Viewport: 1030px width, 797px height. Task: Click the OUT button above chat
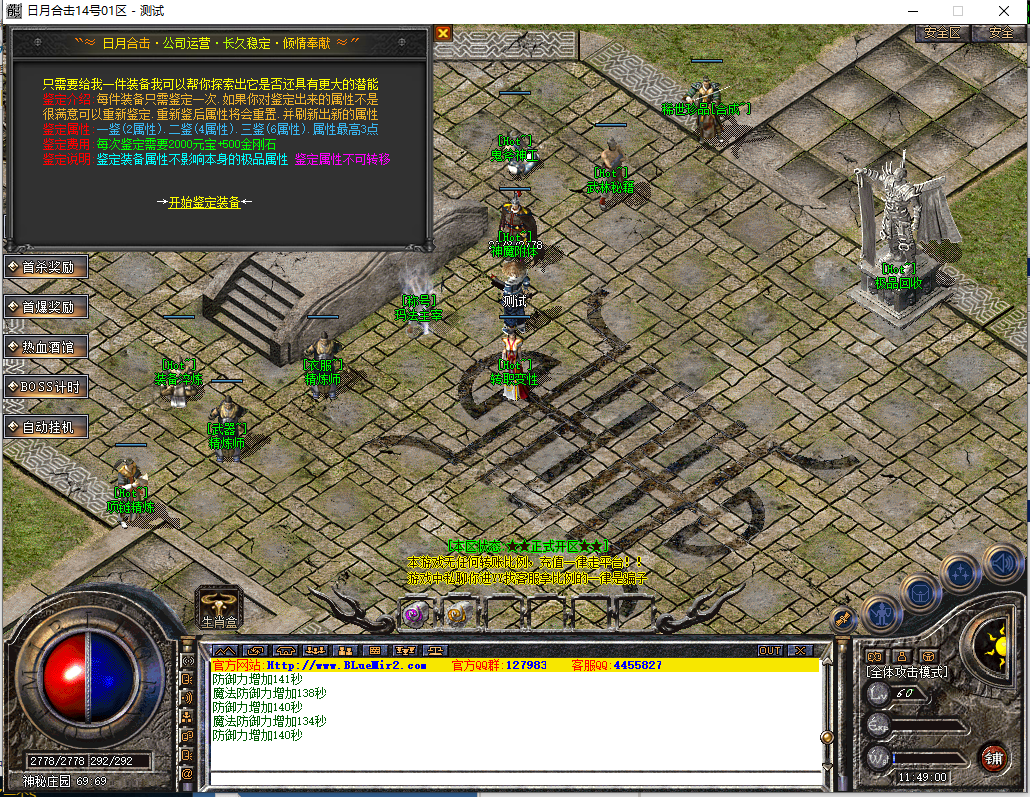click(x=769, y=651)
